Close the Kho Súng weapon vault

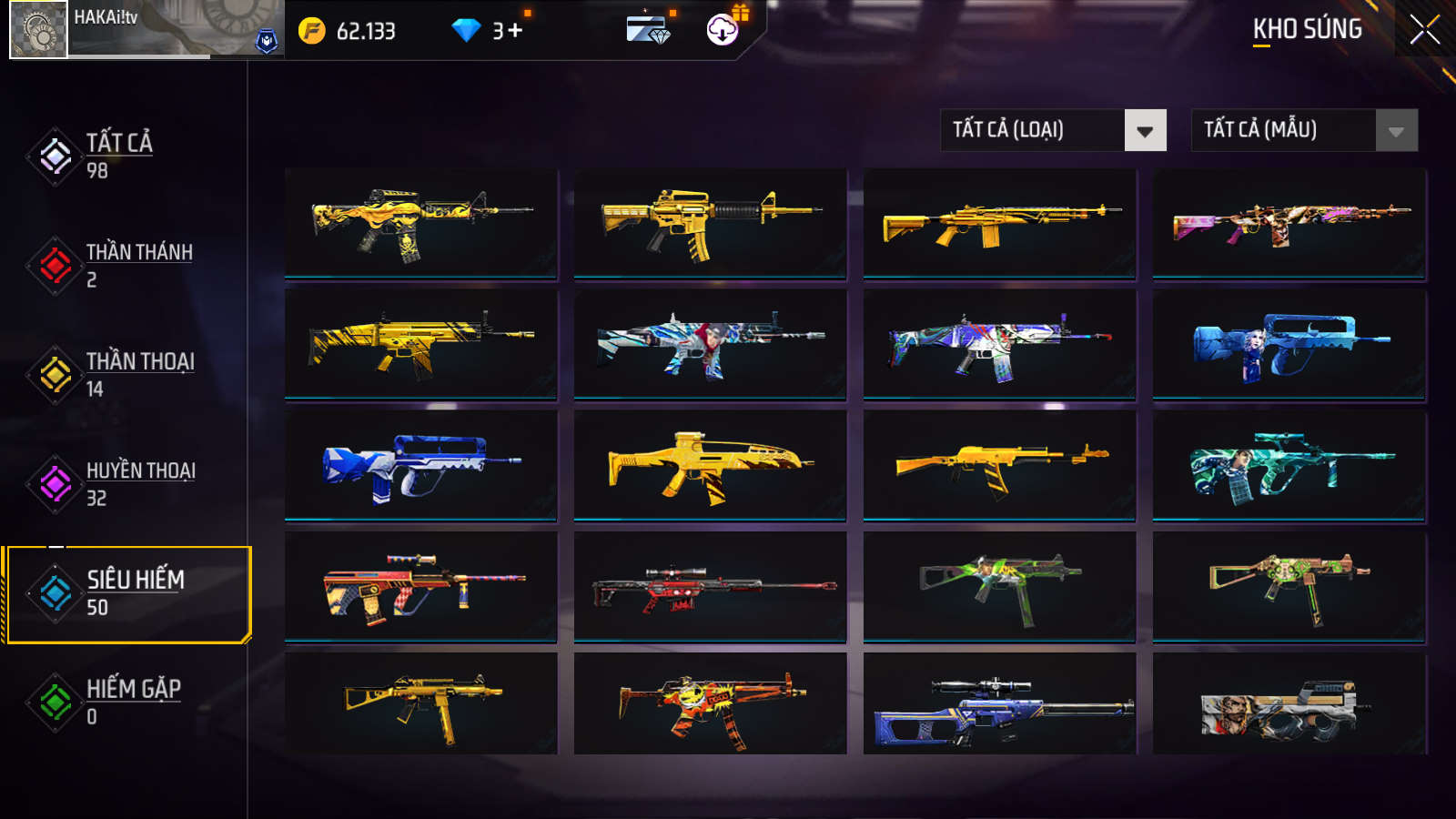coord(1424,30)
